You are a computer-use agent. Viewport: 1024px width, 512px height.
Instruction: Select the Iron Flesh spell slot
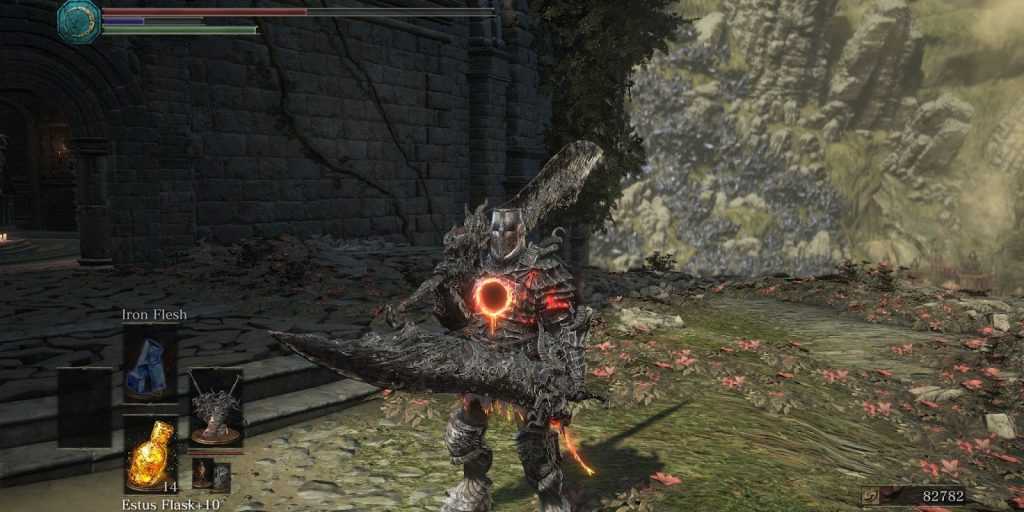point(150,362)
